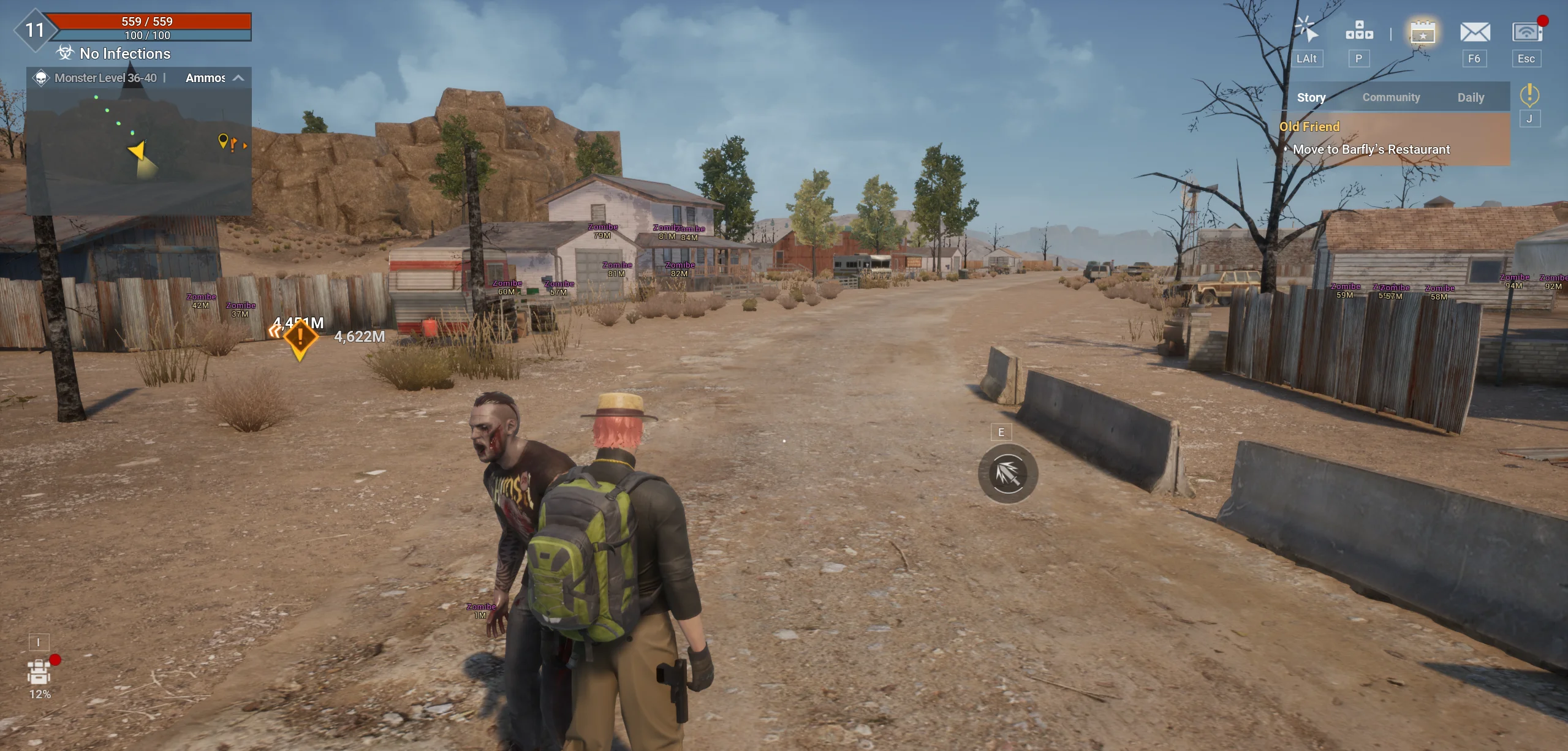
Task: Activate the round arrow skill icon
Action: pyautogui.click(x=1007, y=473)
